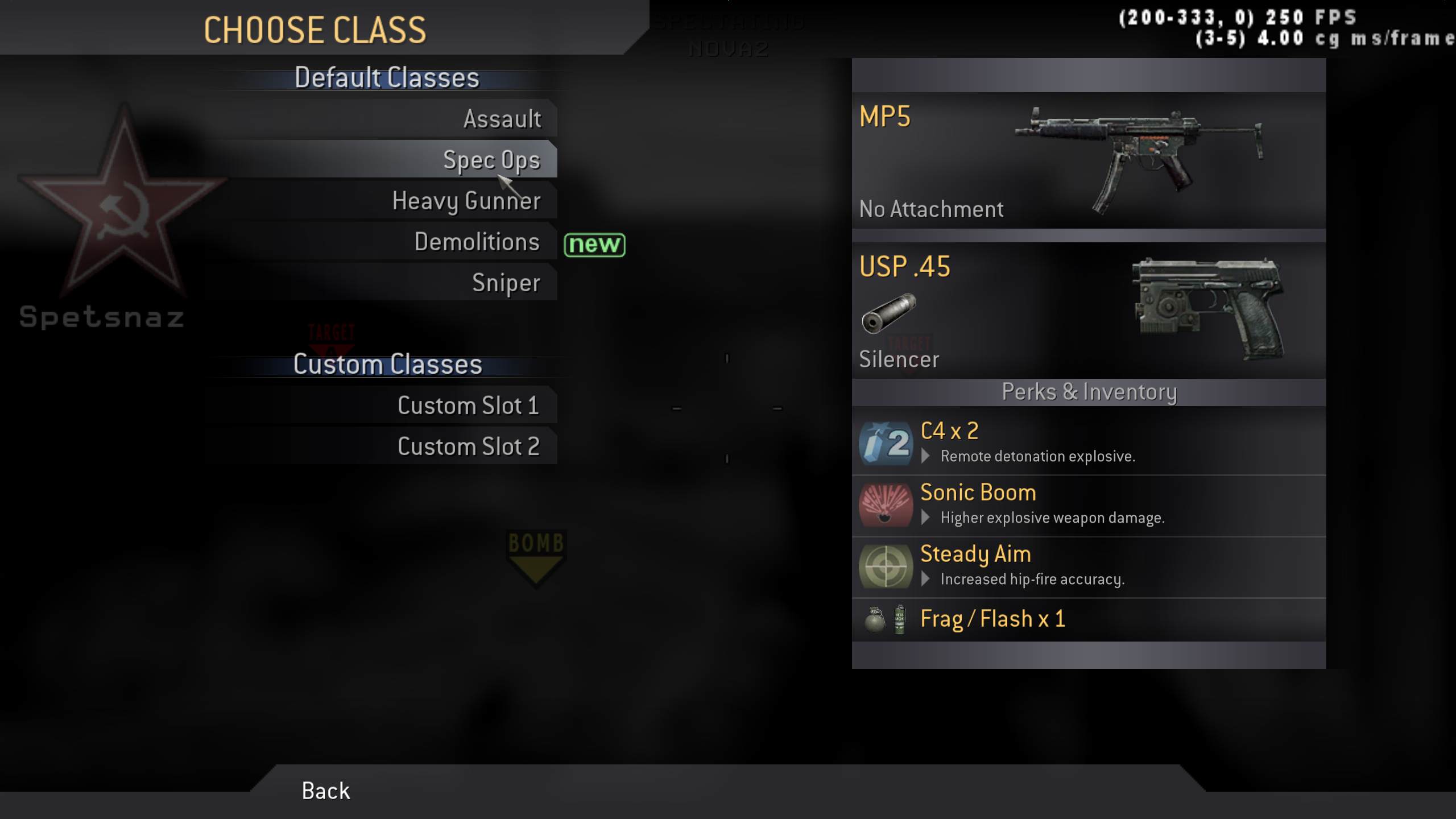The width and height of the screenshot is (1456, 819).
Task: Click the green 'new' badge beside Demolitions
Action: [x=594, y=245]
